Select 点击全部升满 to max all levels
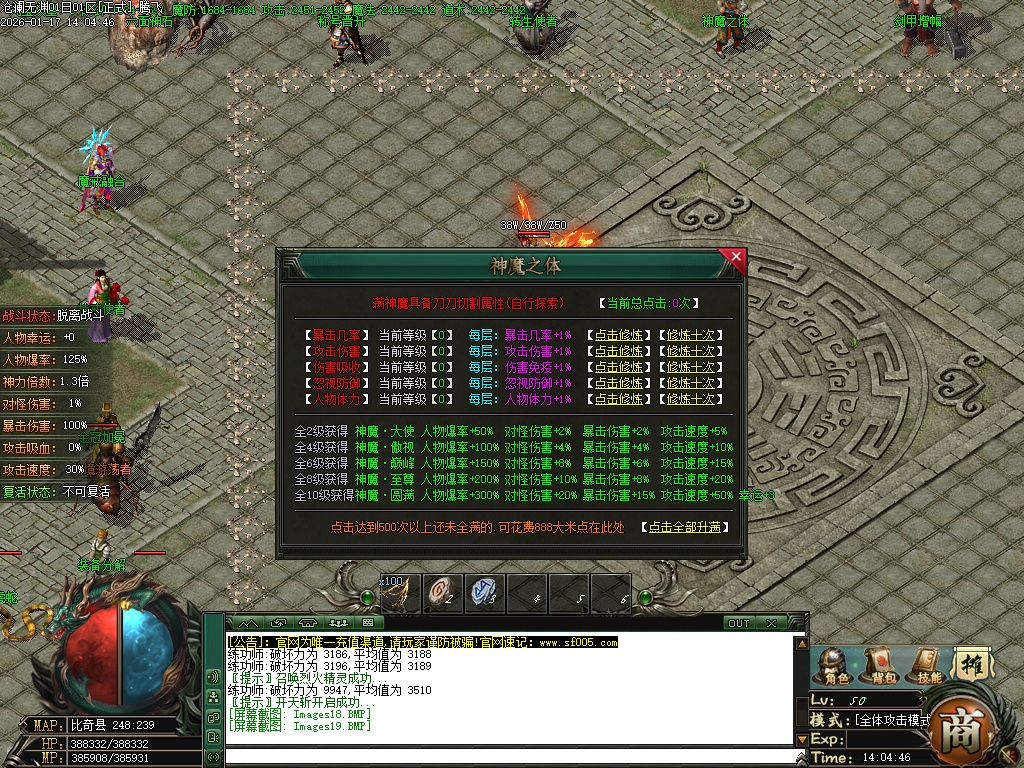Image resolution: width=1024 pixels, height=768 pixels. tap(685, 527)
